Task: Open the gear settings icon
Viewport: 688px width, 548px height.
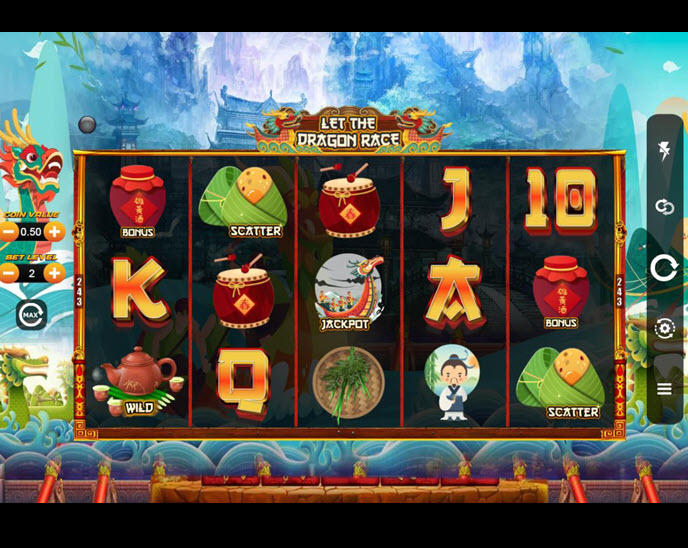Action: (664, 328)
